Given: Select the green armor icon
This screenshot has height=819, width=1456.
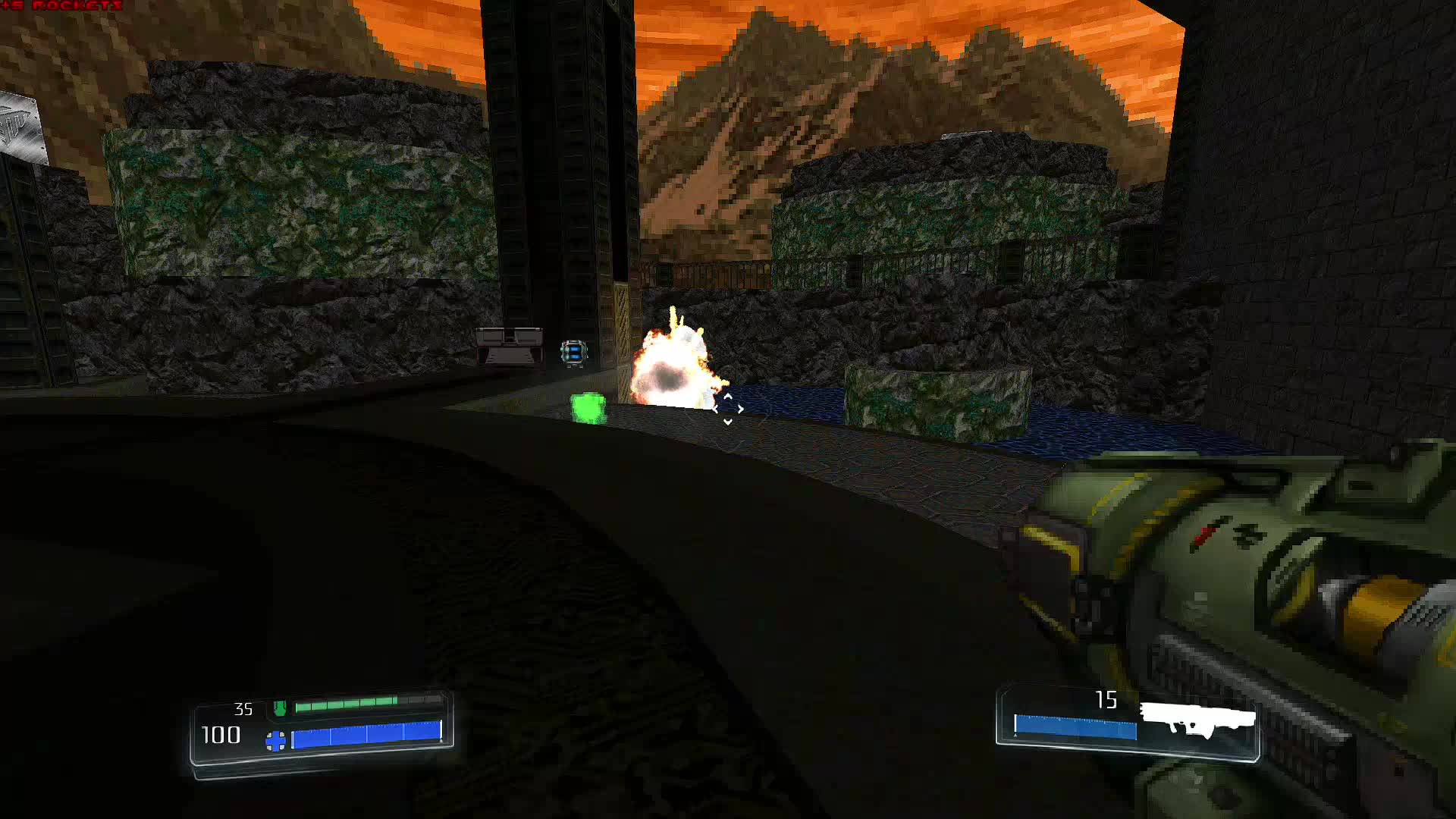Looking at the screenshot, I should 280,708.
